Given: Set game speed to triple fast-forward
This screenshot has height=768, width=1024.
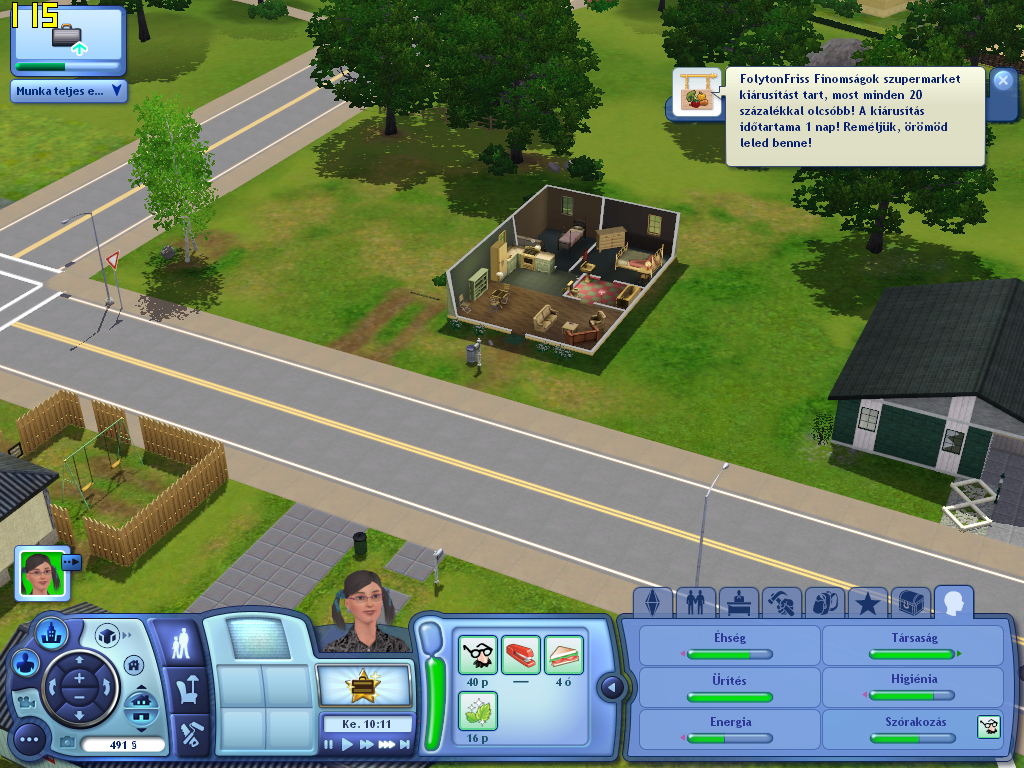Looking at the screenshot, I should (387, 744).
